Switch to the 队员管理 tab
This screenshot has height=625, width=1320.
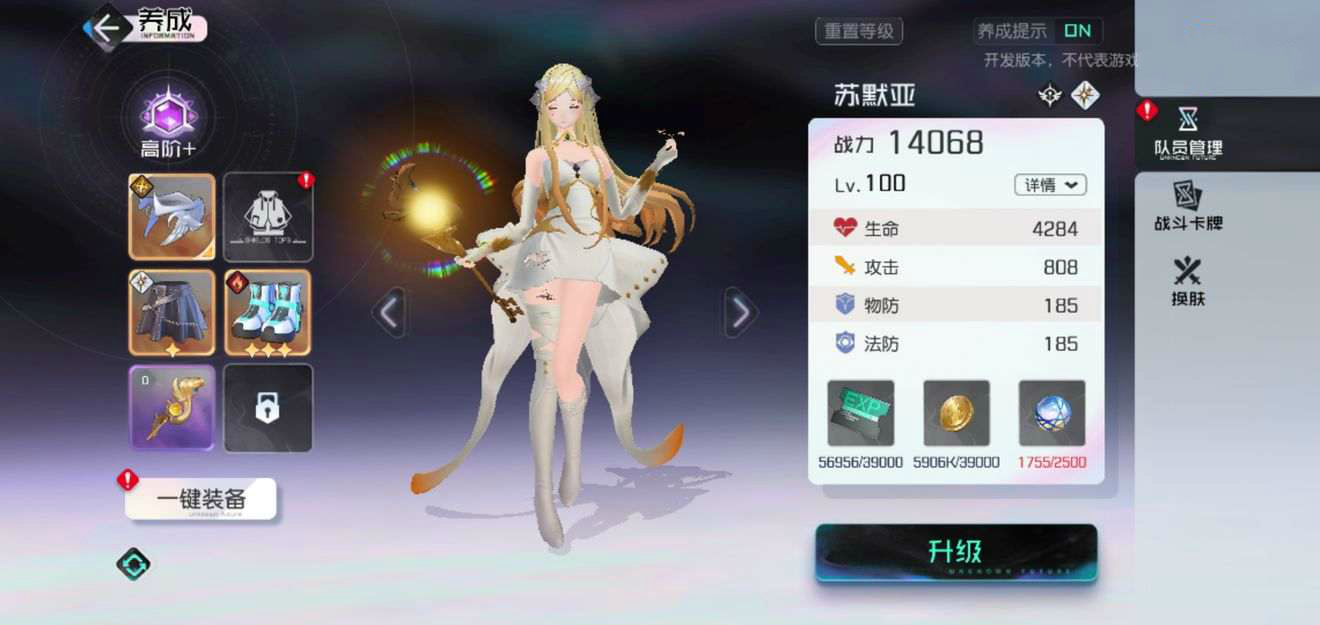pos(1188,133)
